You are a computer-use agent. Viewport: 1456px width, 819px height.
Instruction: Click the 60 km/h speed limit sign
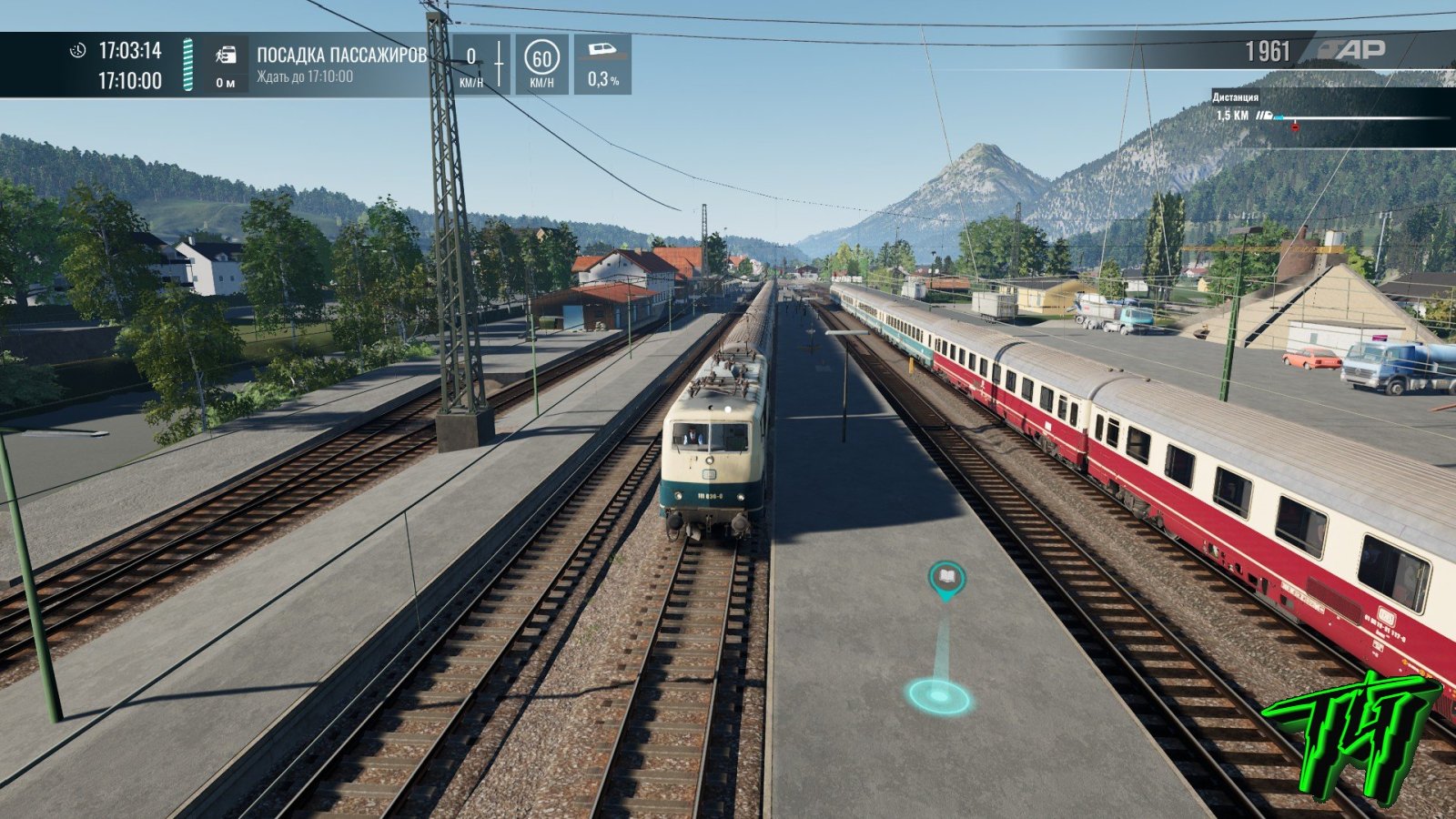click(x=541, y=60)
